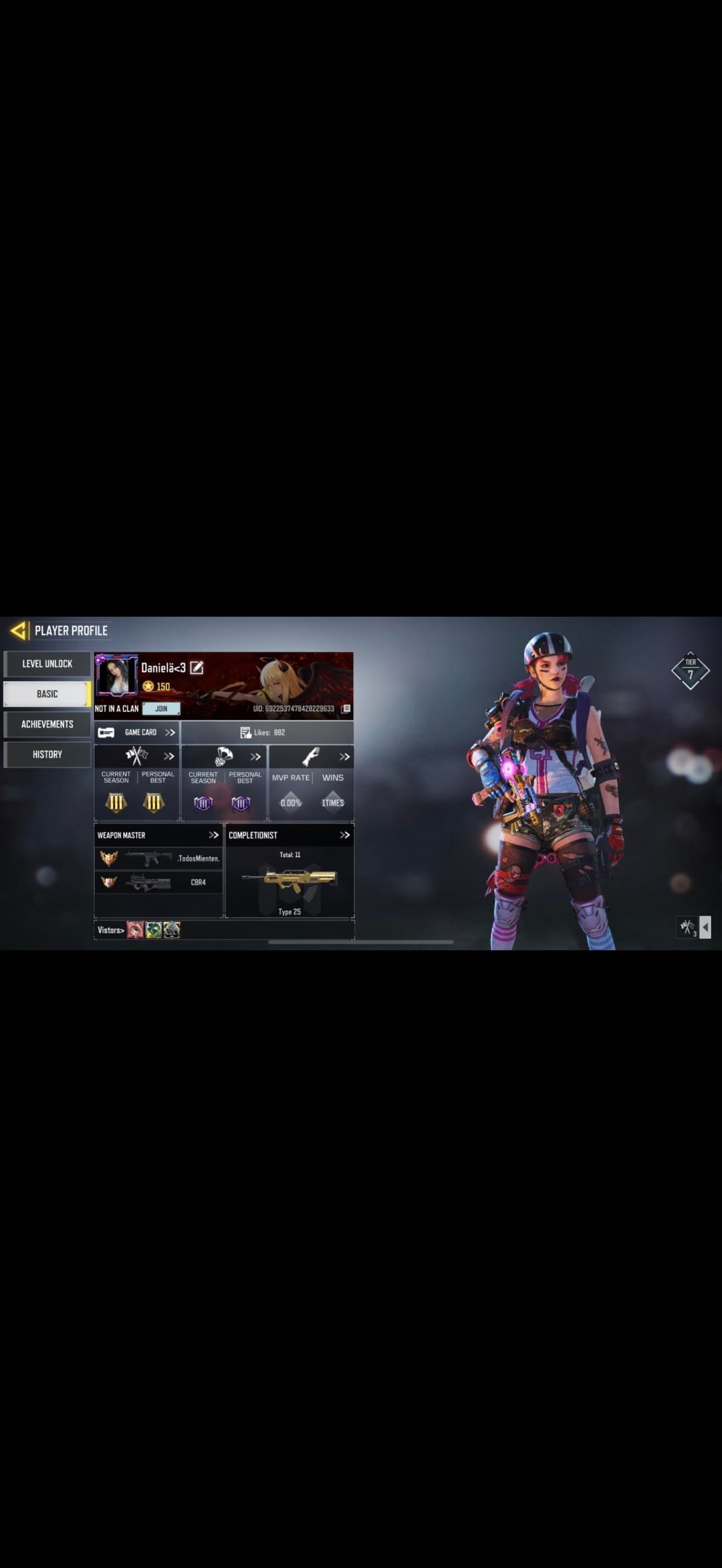Join a clan with the JOIN button
The height and width of the screenshot is (1568, 722).
[x=161, y=708]
